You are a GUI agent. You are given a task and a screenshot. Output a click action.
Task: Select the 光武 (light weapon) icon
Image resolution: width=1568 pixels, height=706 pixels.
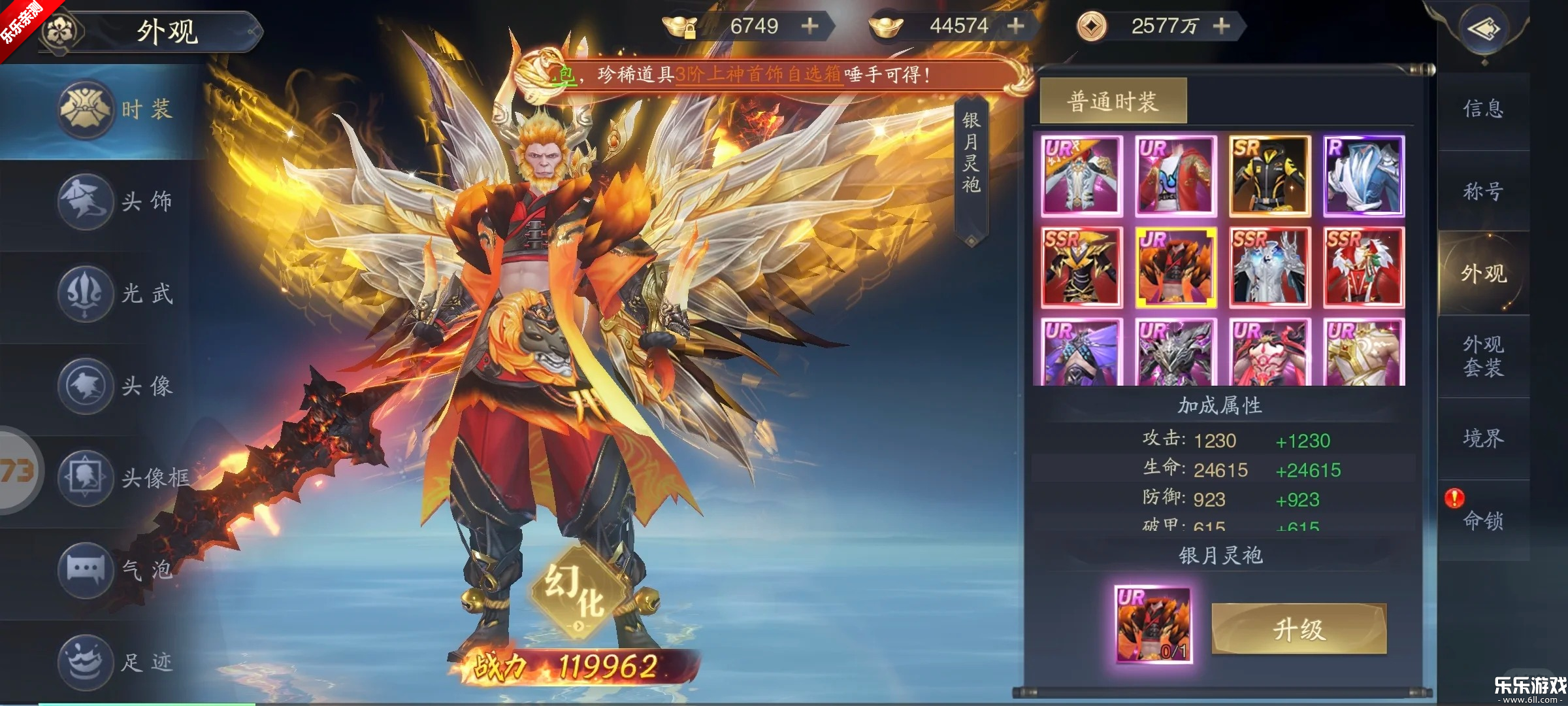(85, 294)
